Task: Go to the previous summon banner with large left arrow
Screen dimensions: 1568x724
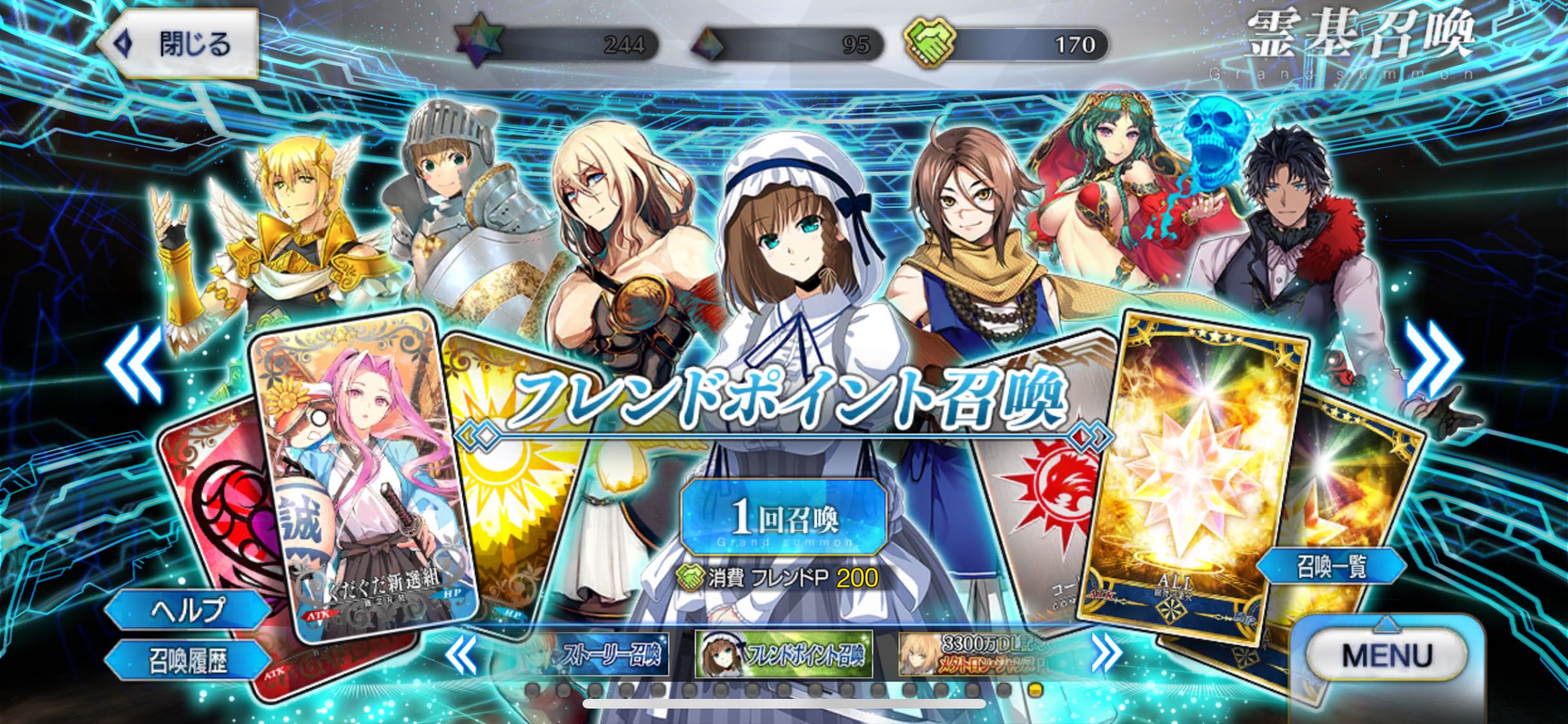Action: (134, 362)
